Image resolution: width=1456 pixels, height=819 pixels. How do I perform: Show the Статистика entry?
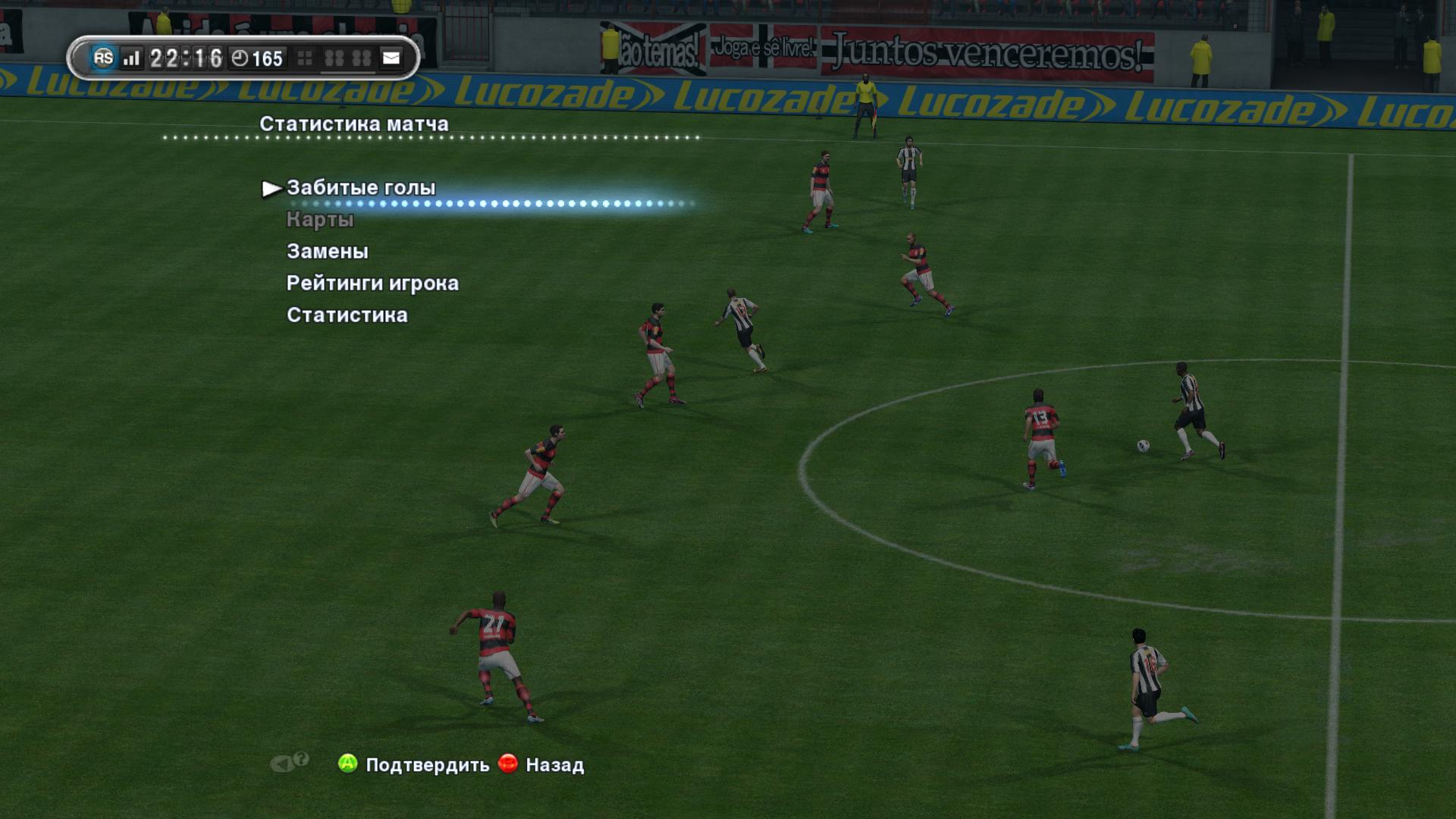(x=347, y=315)
